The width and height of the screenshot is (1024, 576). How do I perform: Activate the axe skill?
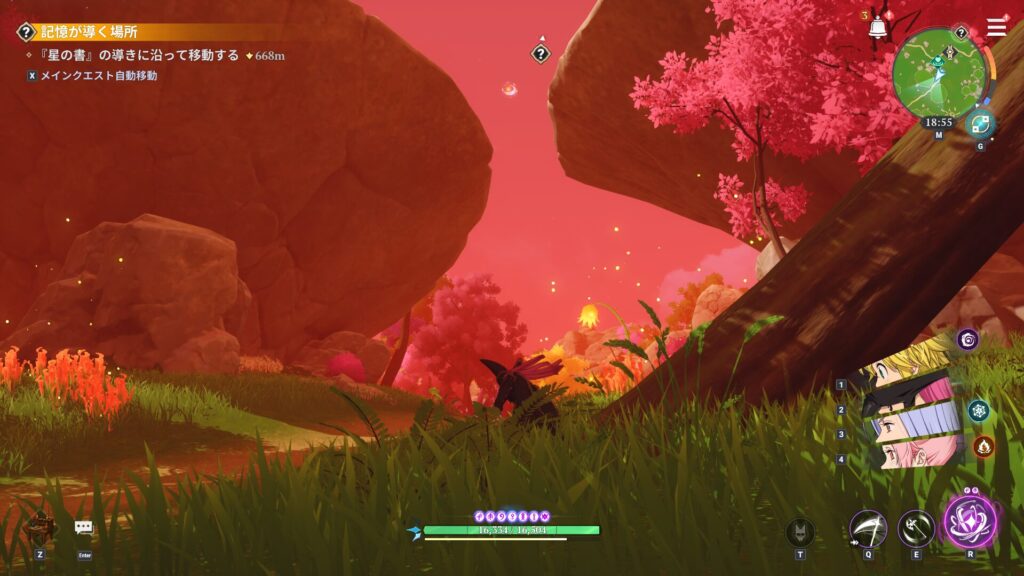tap(916, 528)
